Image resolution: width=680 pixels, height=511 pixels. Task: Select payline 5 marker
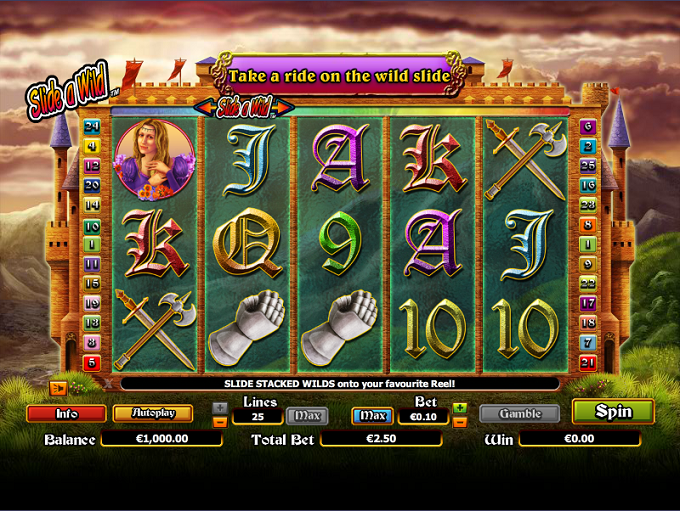click(92, 362)
